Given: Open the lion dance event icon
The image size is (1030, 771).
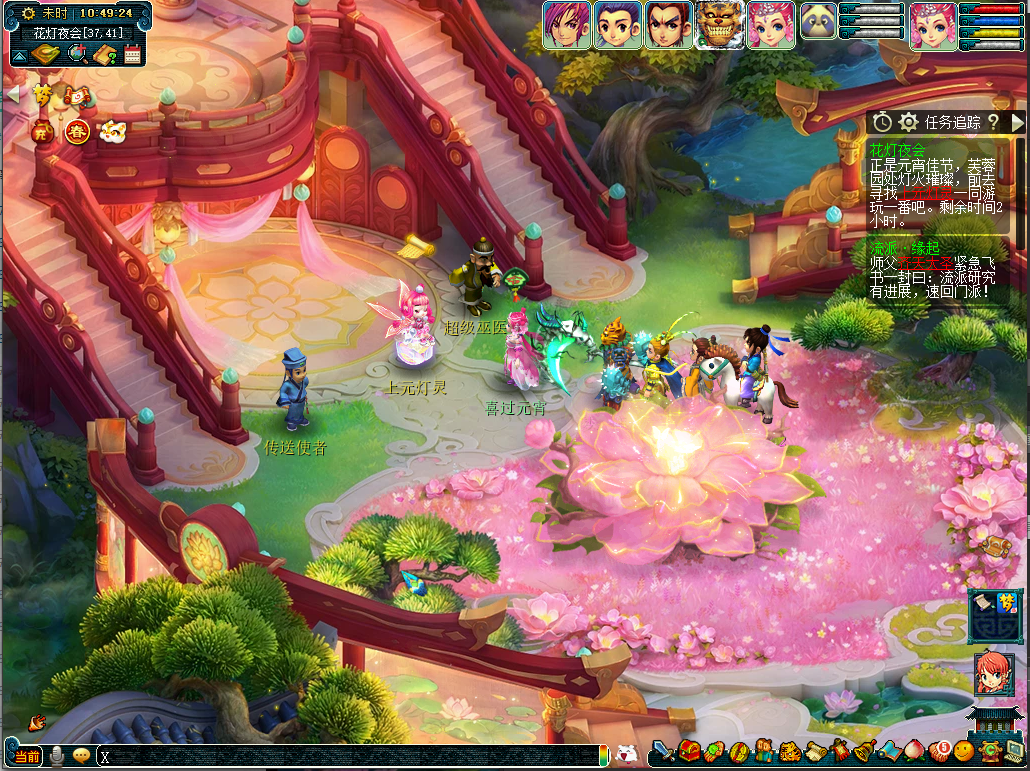Looking at the screenshot, I should pos(111,130).
